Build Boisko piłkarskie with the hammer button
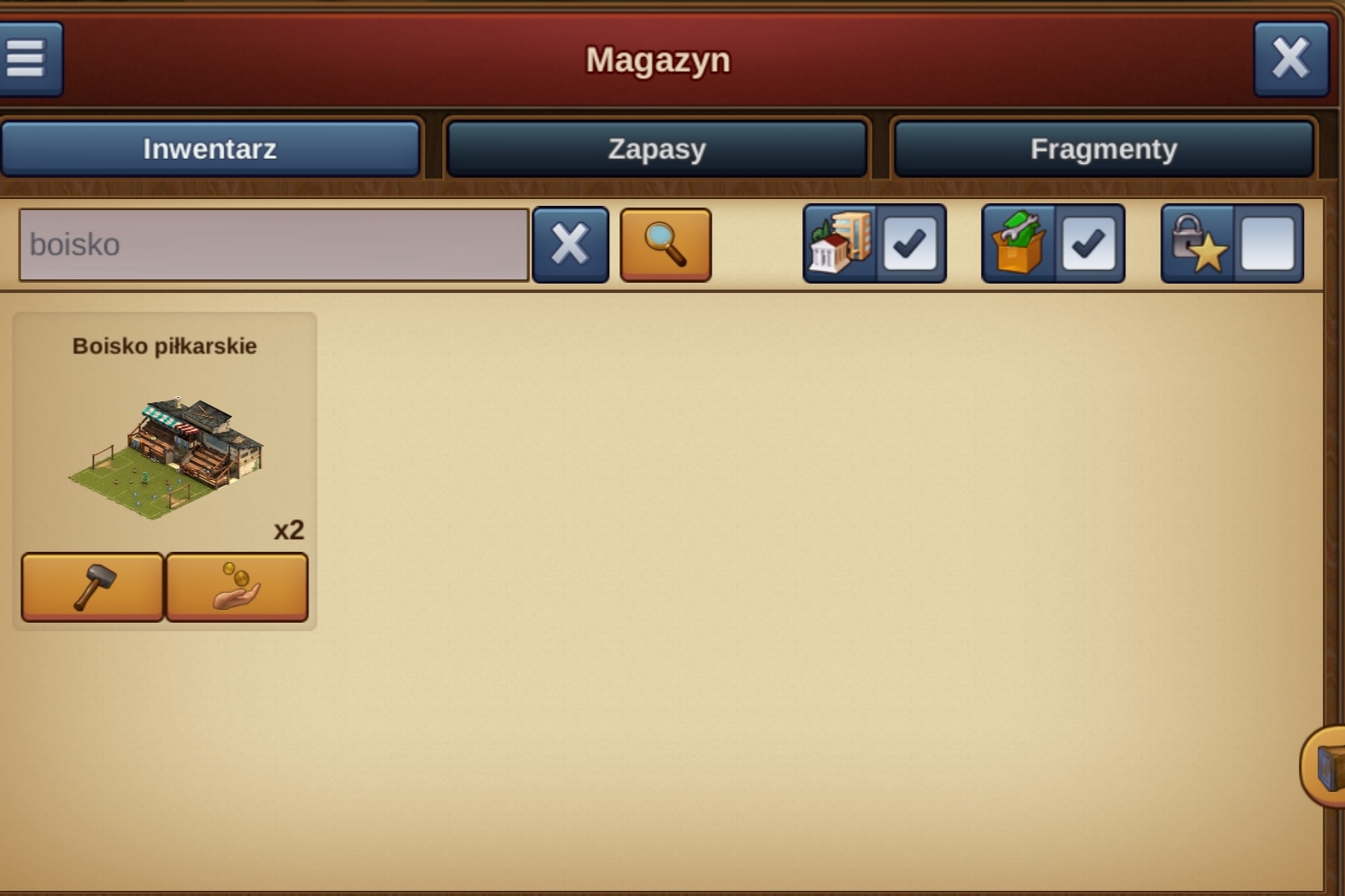Image resolution: width=1345 pixels, height=896 pixels. (x=92, y=587)
